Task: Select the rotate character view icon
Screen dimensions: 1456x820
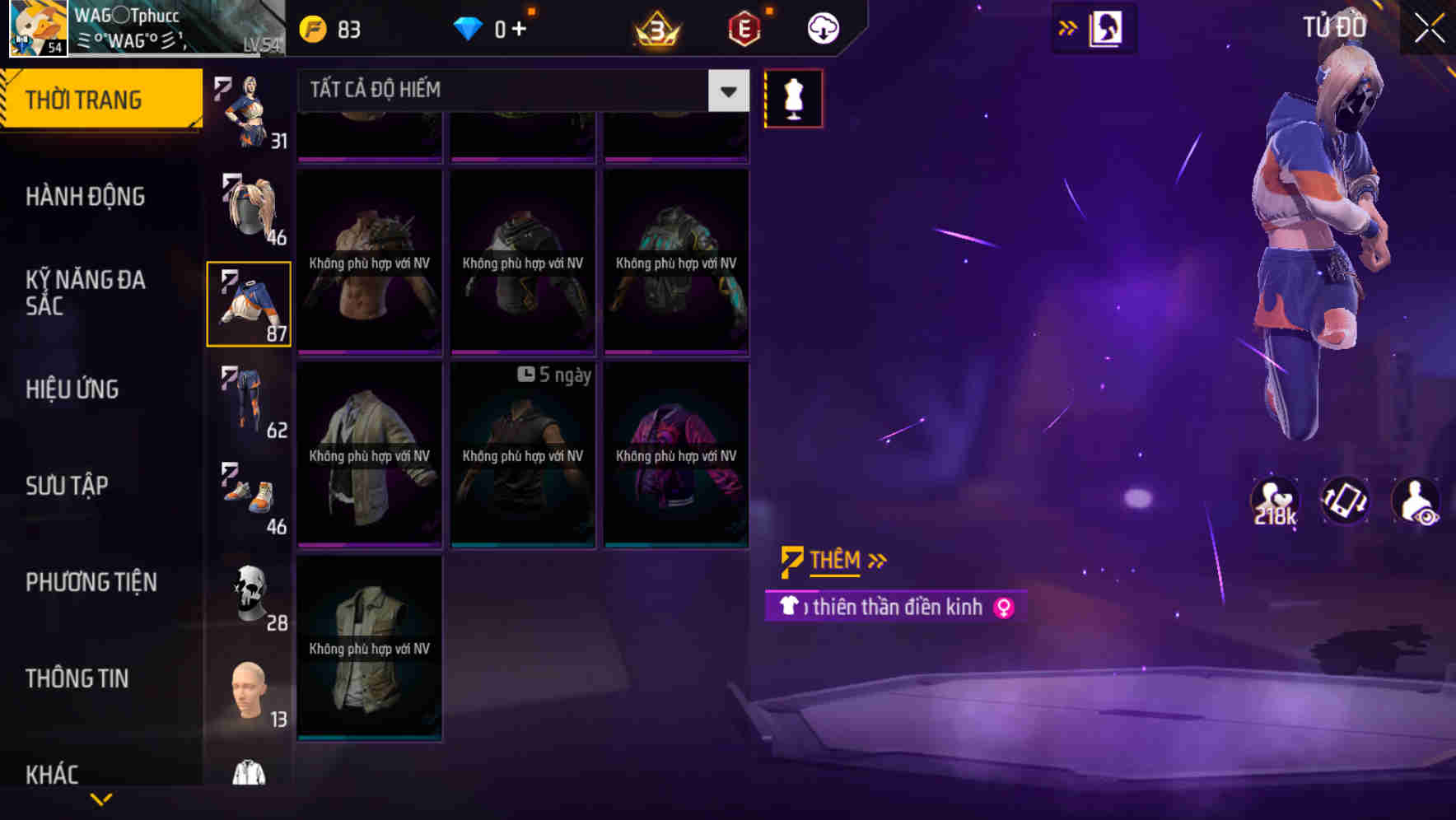Action: tap(1346, 501)
